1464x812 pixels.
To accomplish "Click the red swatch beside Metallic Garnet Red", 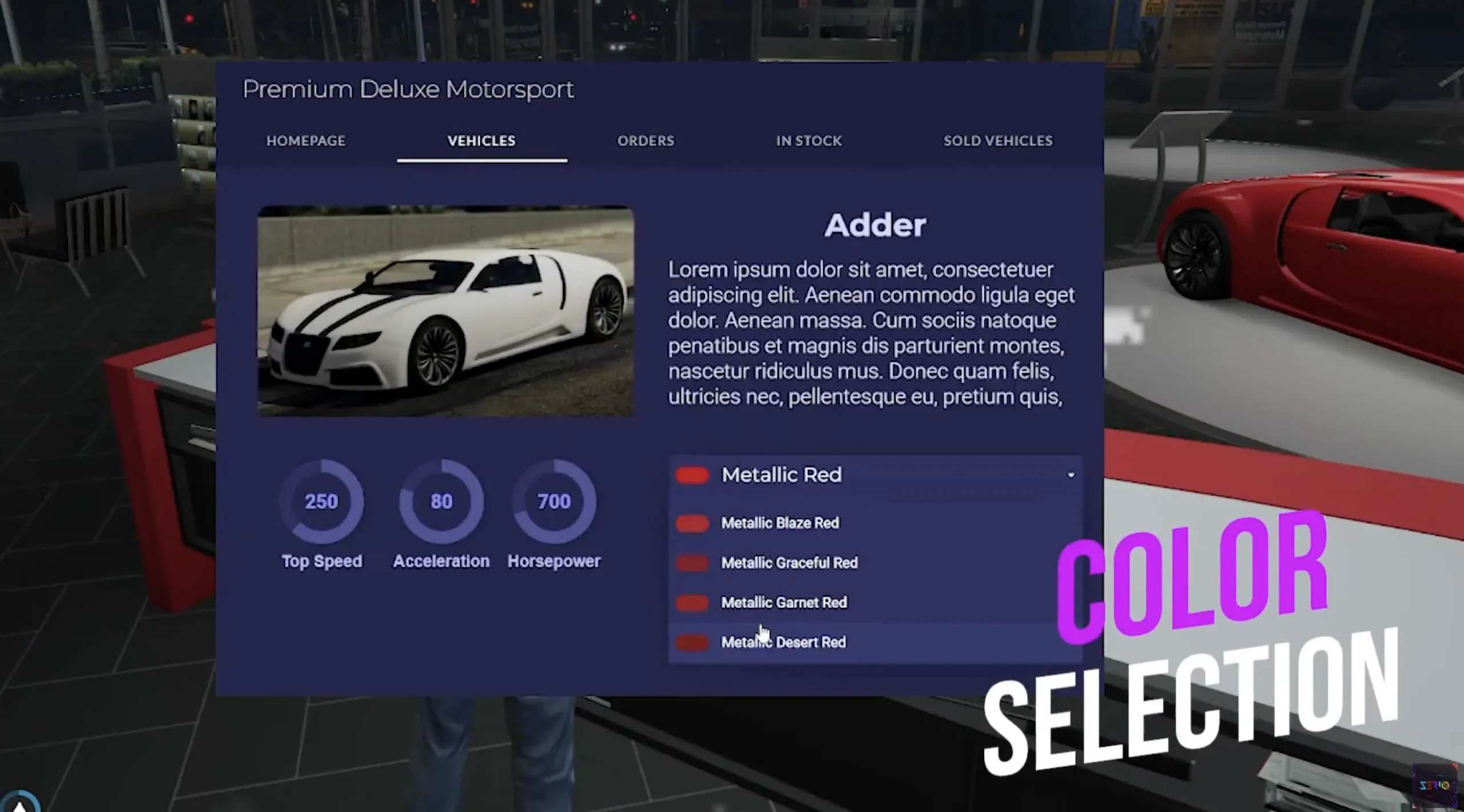I will (692, 603).
